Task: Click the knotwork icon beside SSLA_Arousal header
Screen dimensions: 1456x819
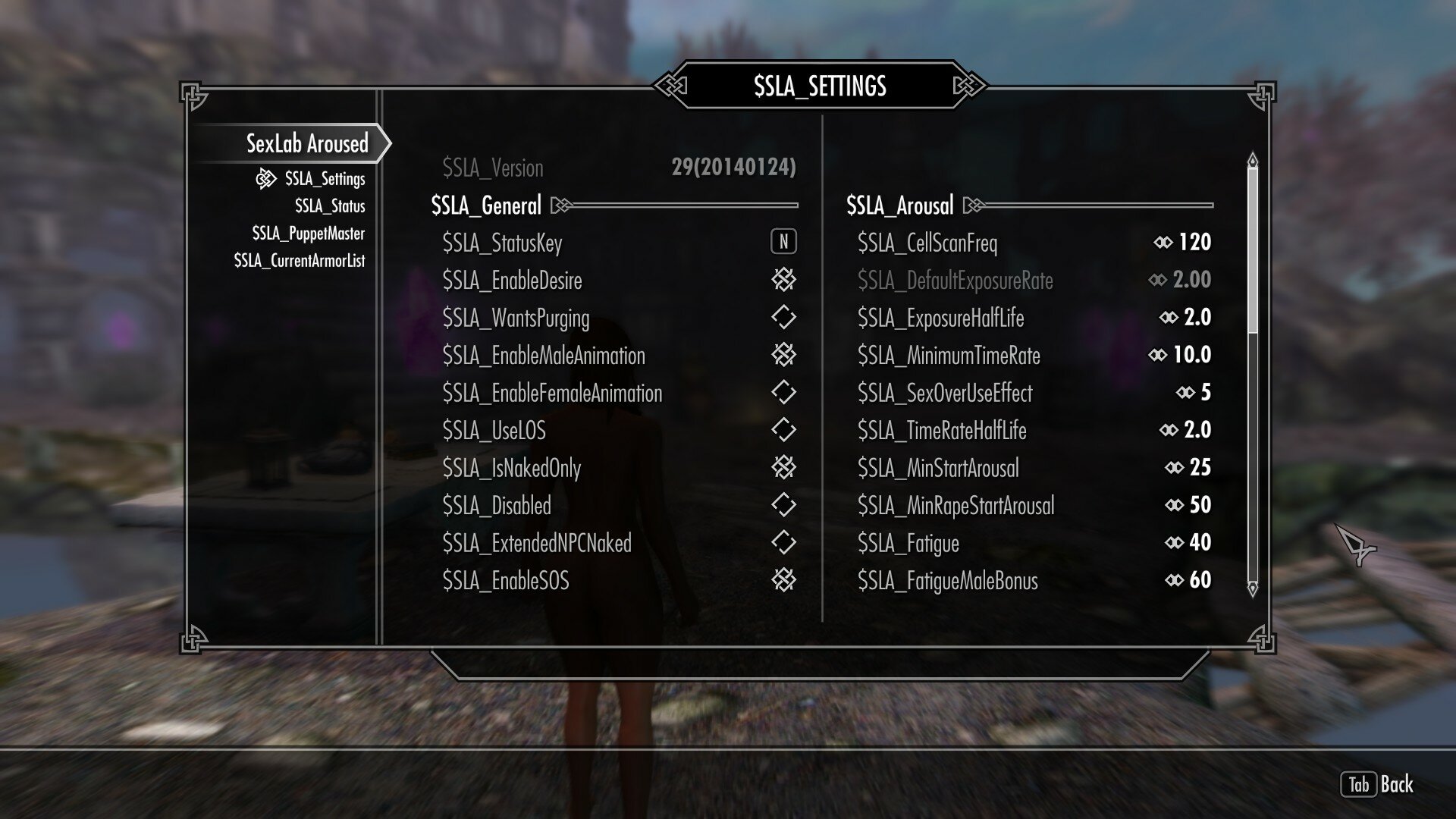Action: [x=971, y=204]
